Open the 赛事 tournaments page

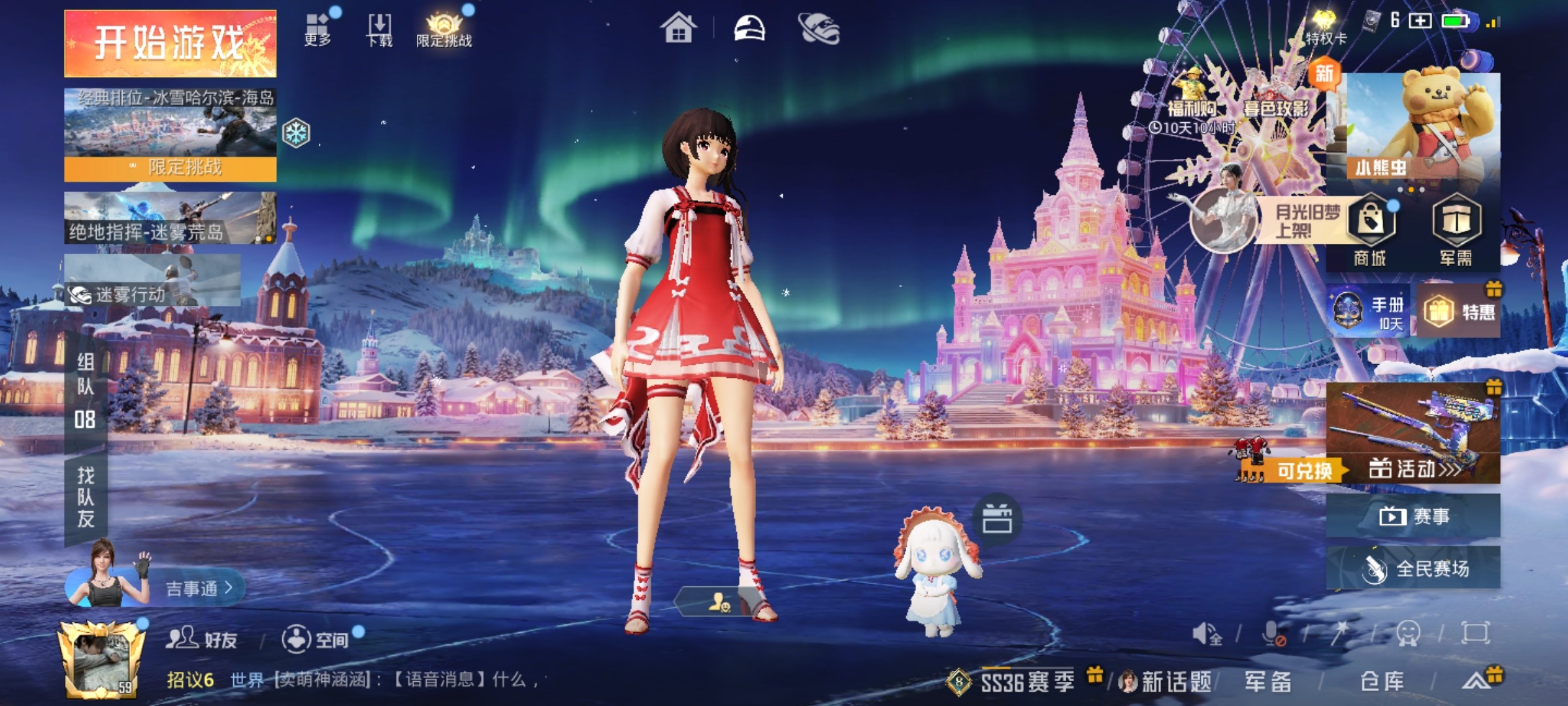(x=1413, y=516)
